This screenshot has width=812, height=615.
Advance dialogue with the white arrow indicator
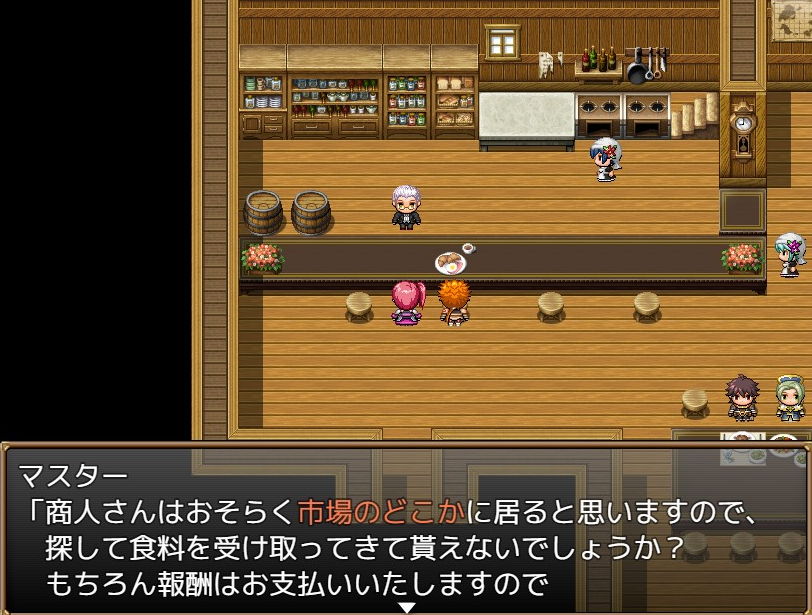coord(406,607)
